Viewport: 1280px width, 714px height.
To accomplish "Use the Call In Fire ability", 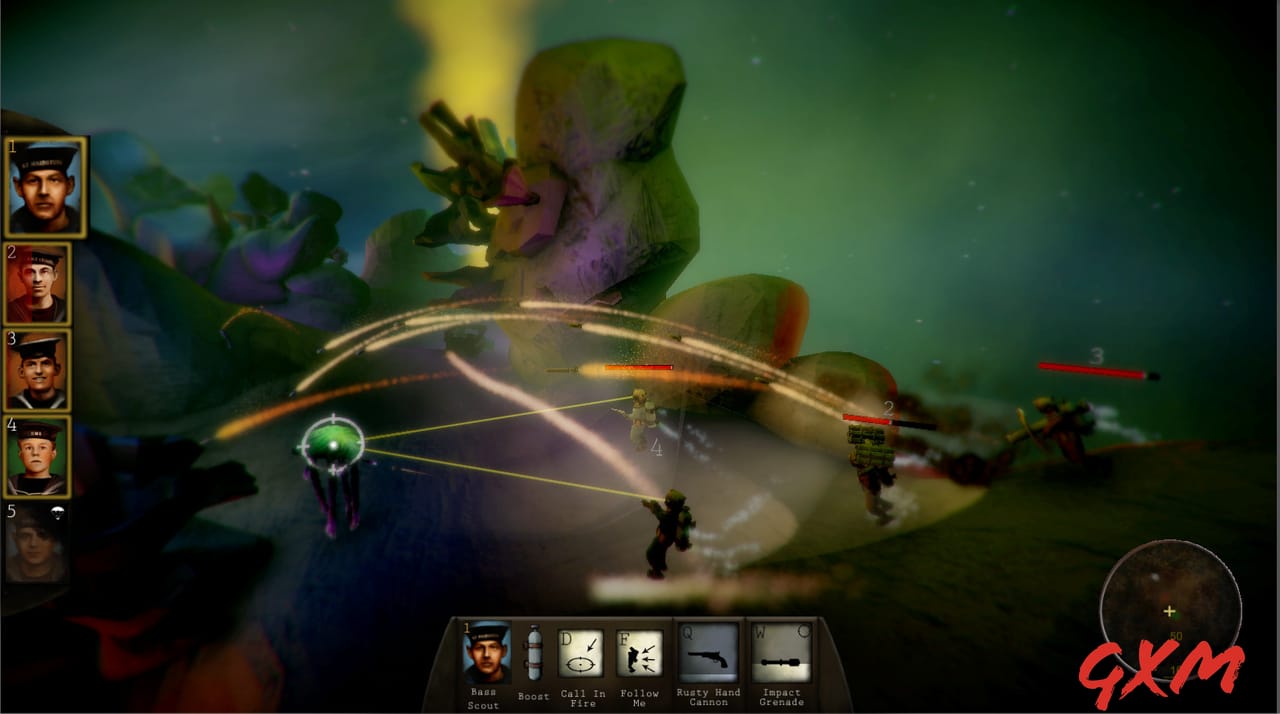I will pos(581,654).
